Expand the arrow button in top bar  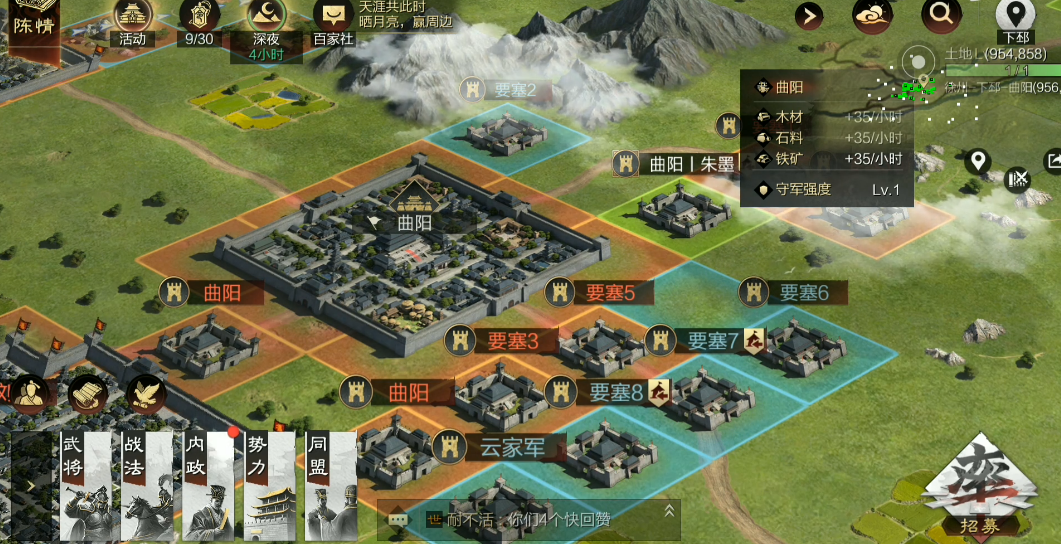pyautogui.click(x=809, y=15)
